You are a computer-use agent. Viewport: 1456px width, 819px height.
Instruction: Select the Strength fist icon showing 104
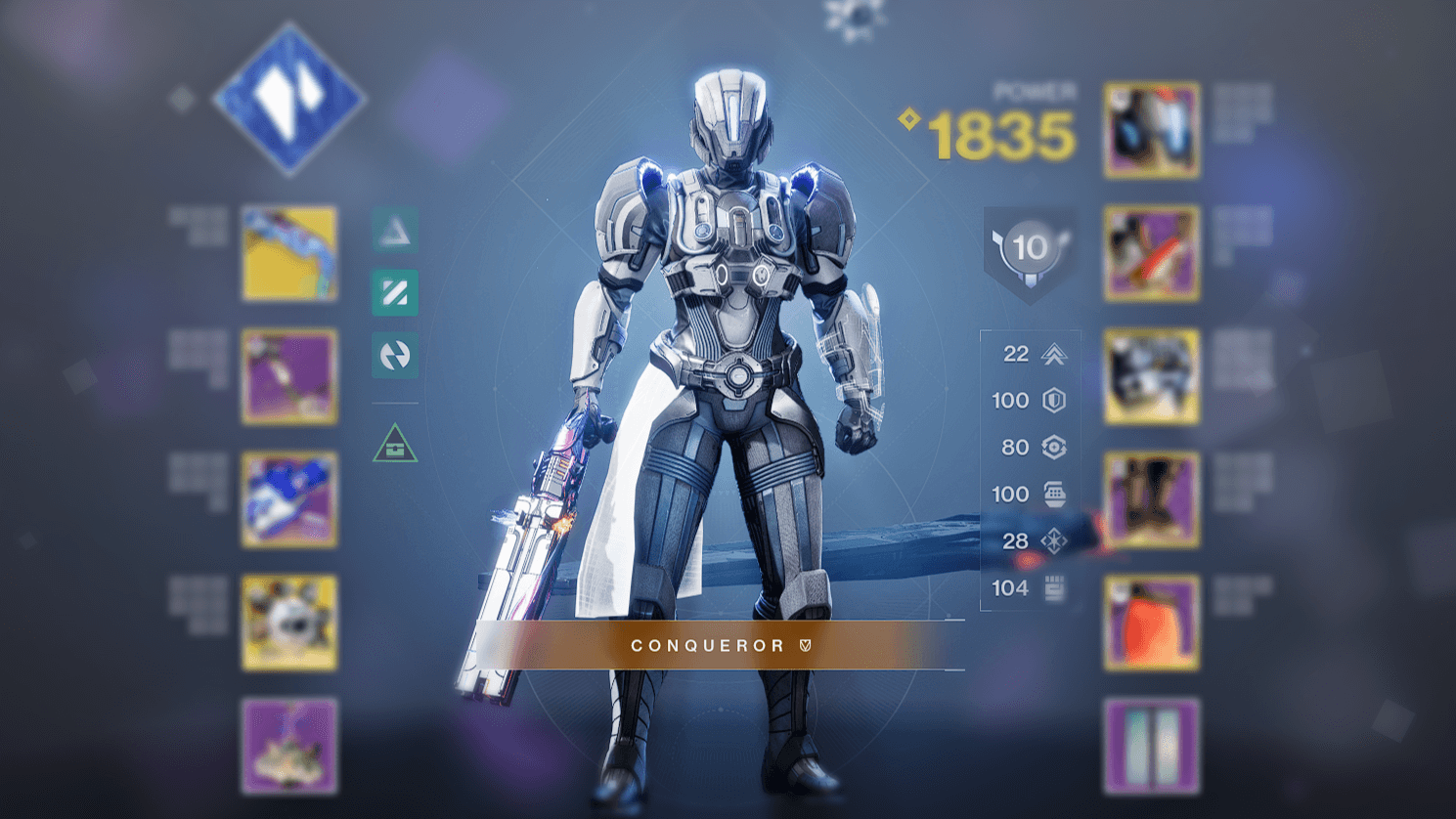click(x=1054, y=587)
